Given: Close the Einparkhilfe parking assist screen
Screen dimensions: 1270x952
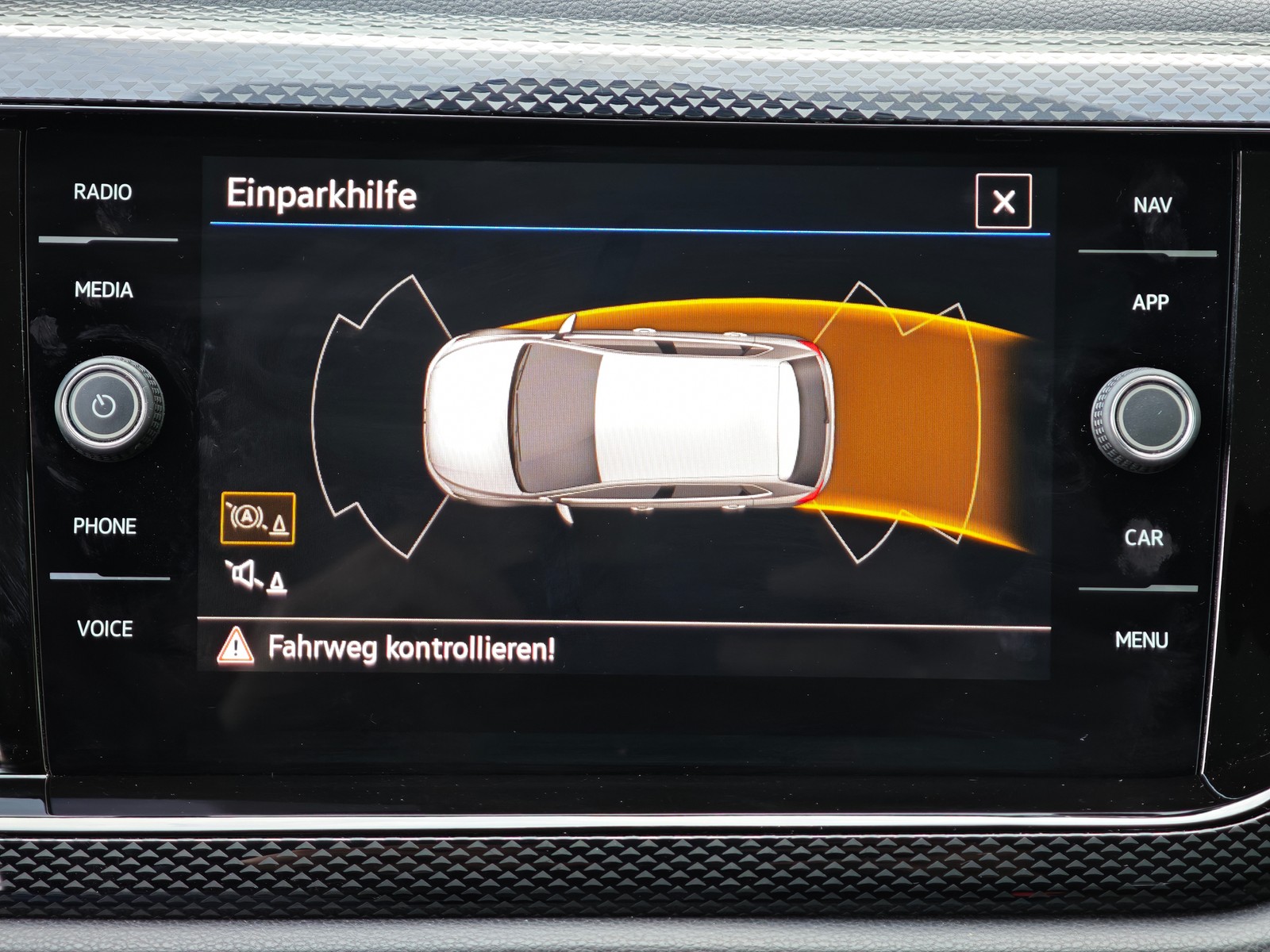Looking at the screenshot, I should tap(1003, 202).
